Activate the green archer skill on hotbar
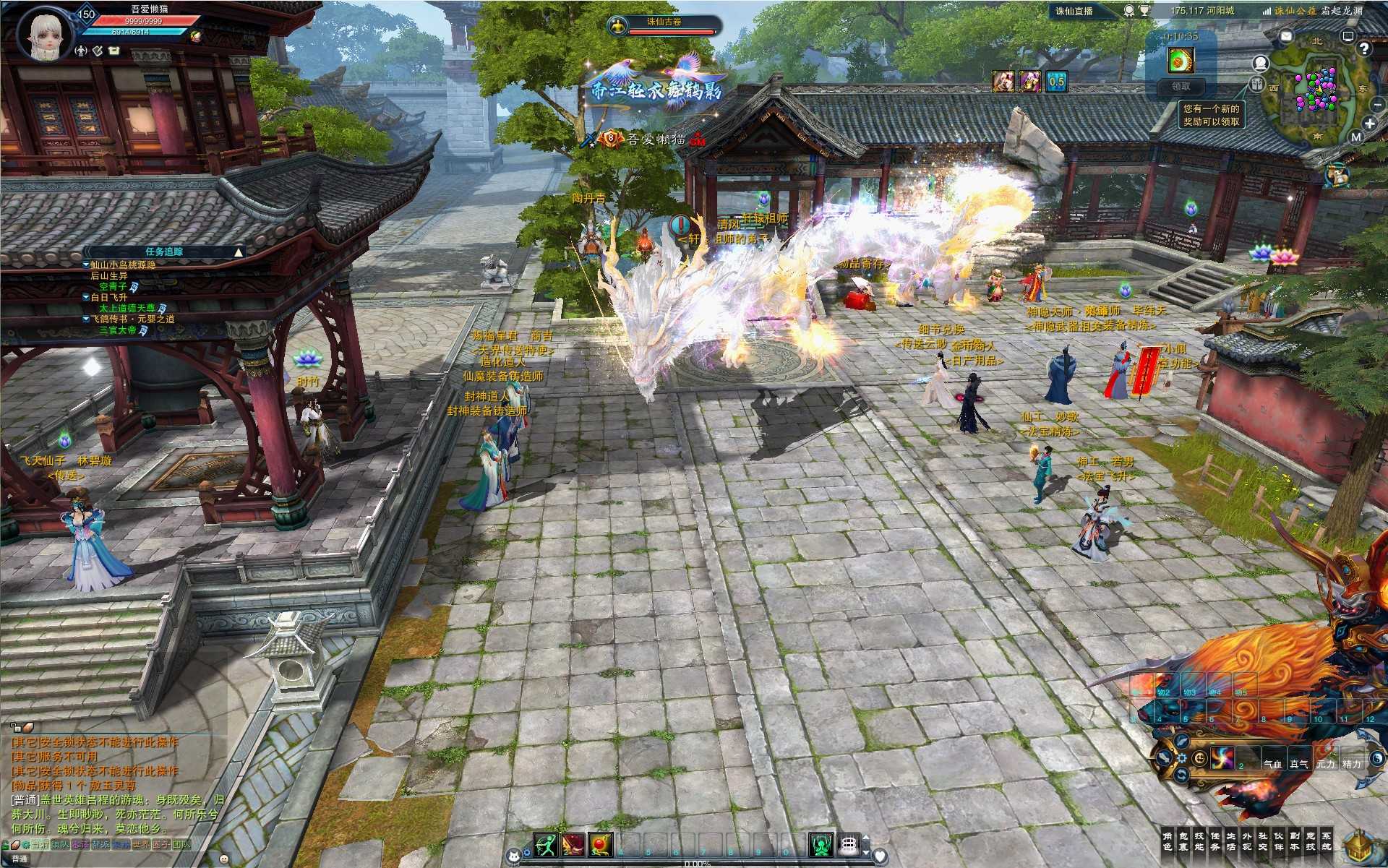 pos(546,844)
